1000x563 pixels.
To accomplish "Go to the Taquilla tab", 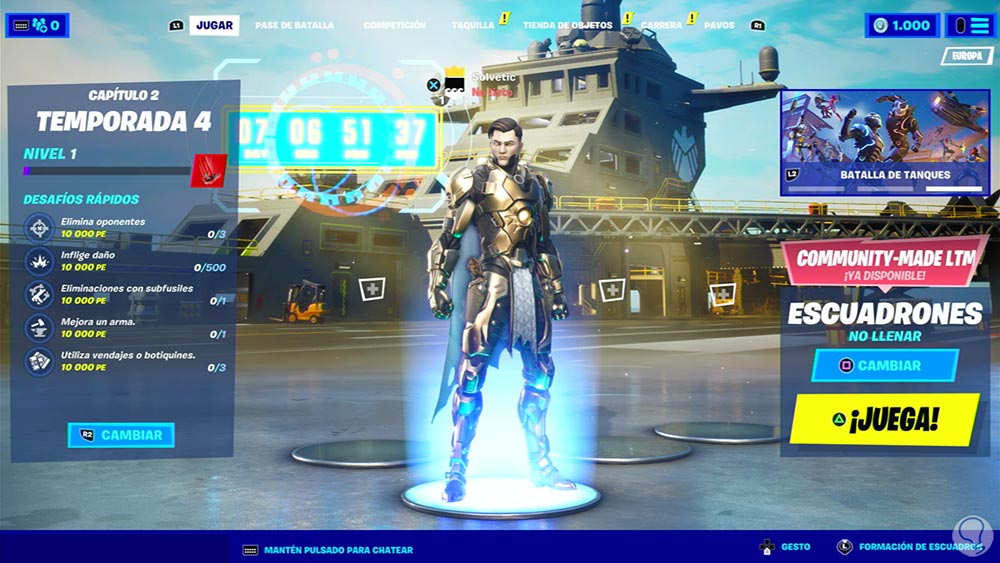I will [x=473, y=25].
